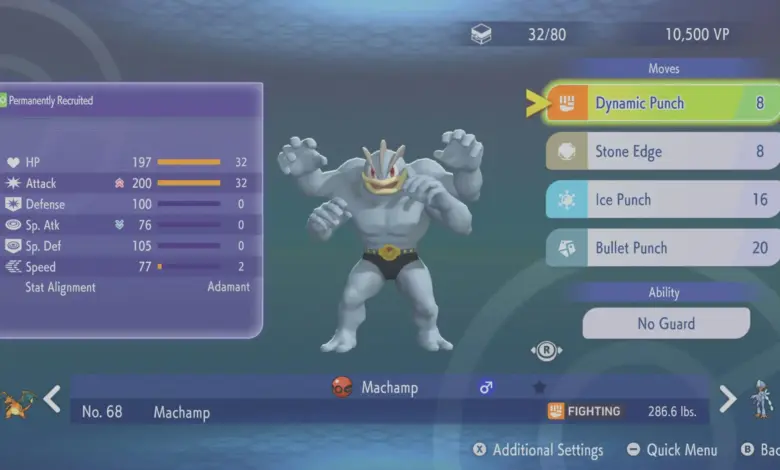This screenshot has height=470, width=780.
Task: Open Additional Settings
Action: click(x=538, y=450)
